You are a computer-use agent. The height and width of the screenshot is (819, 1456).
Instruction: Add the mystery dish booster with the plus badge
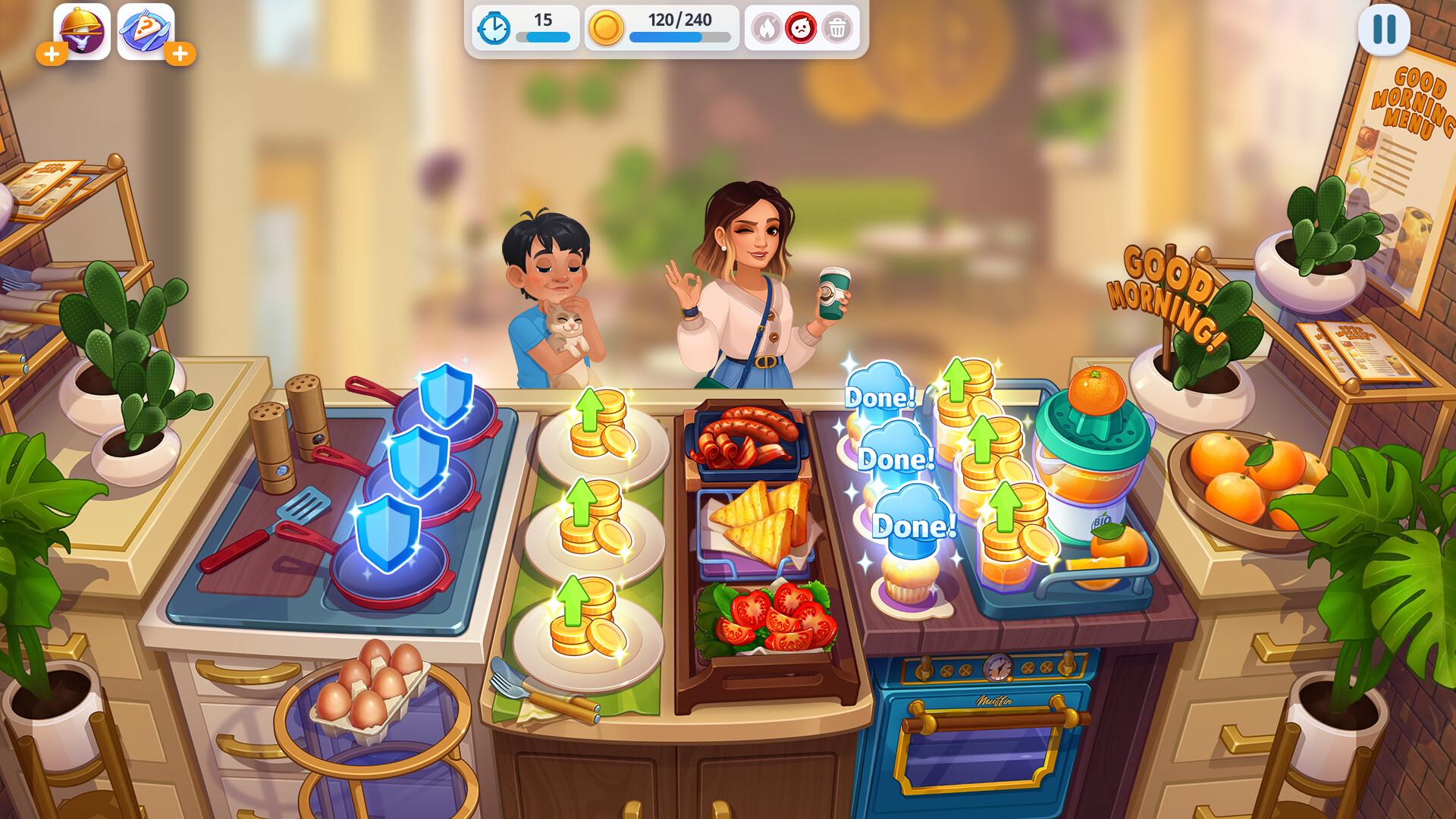coord(180,55)
